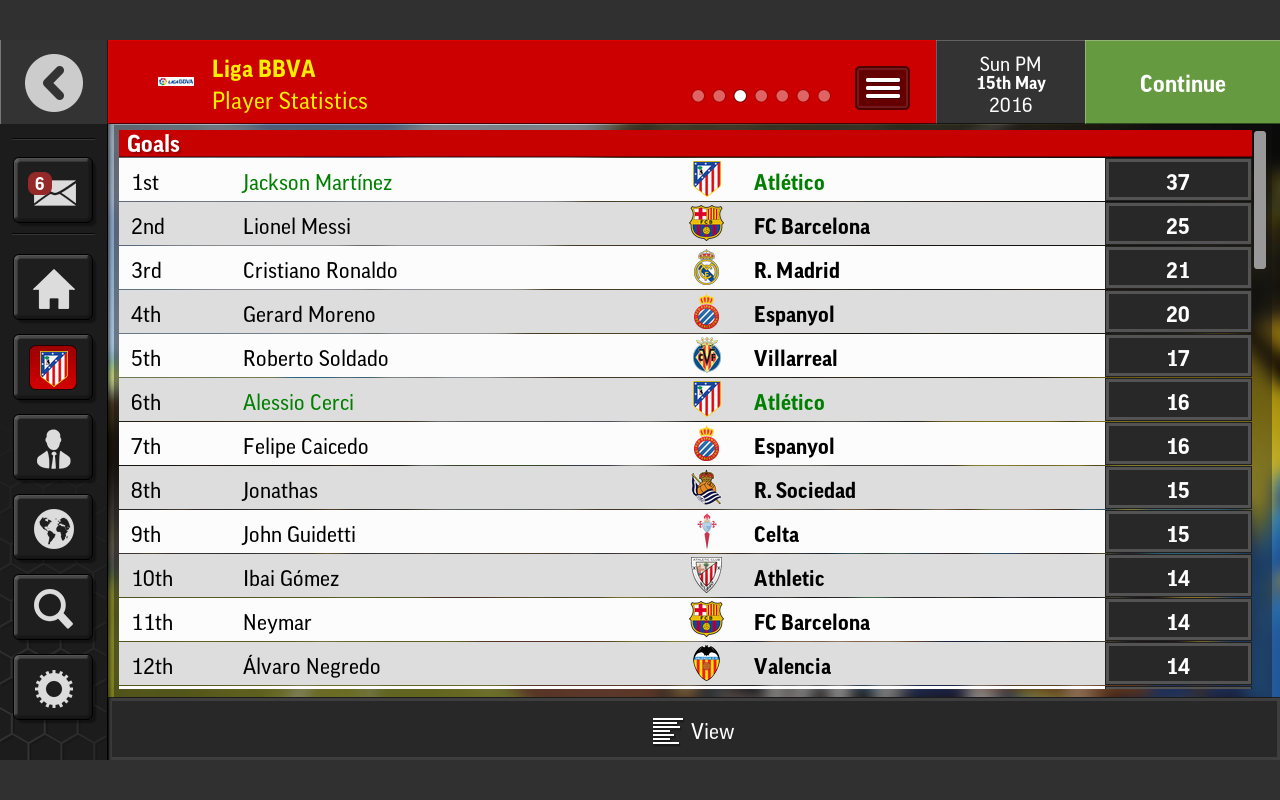Image resolution: width=1280 pixels, height=800 pixels.
Task: Open the View options bar
Action: pos(693,731)
